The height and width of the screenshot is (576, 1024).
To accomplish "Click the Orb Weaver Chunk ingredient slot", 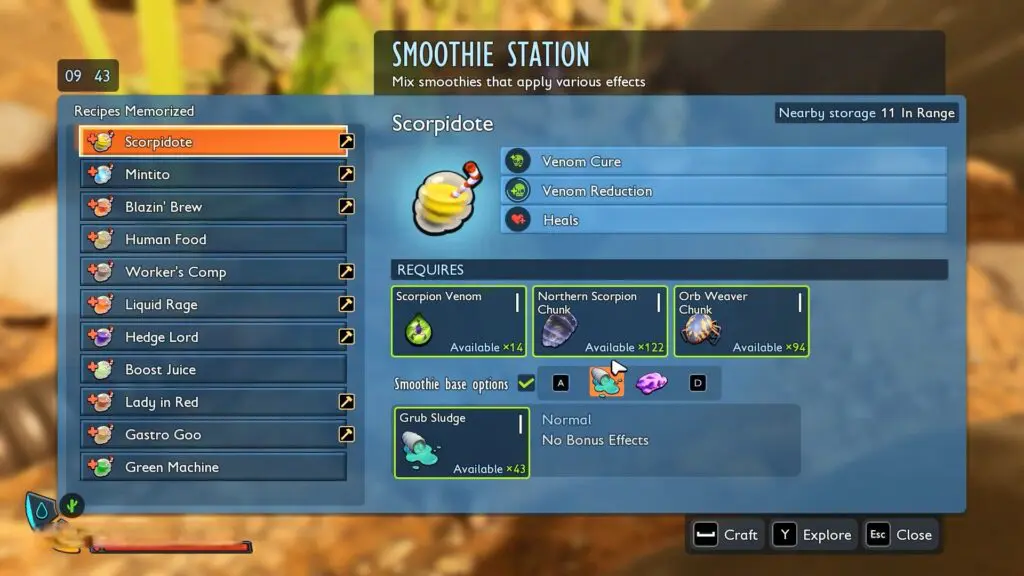I will 741,321.
